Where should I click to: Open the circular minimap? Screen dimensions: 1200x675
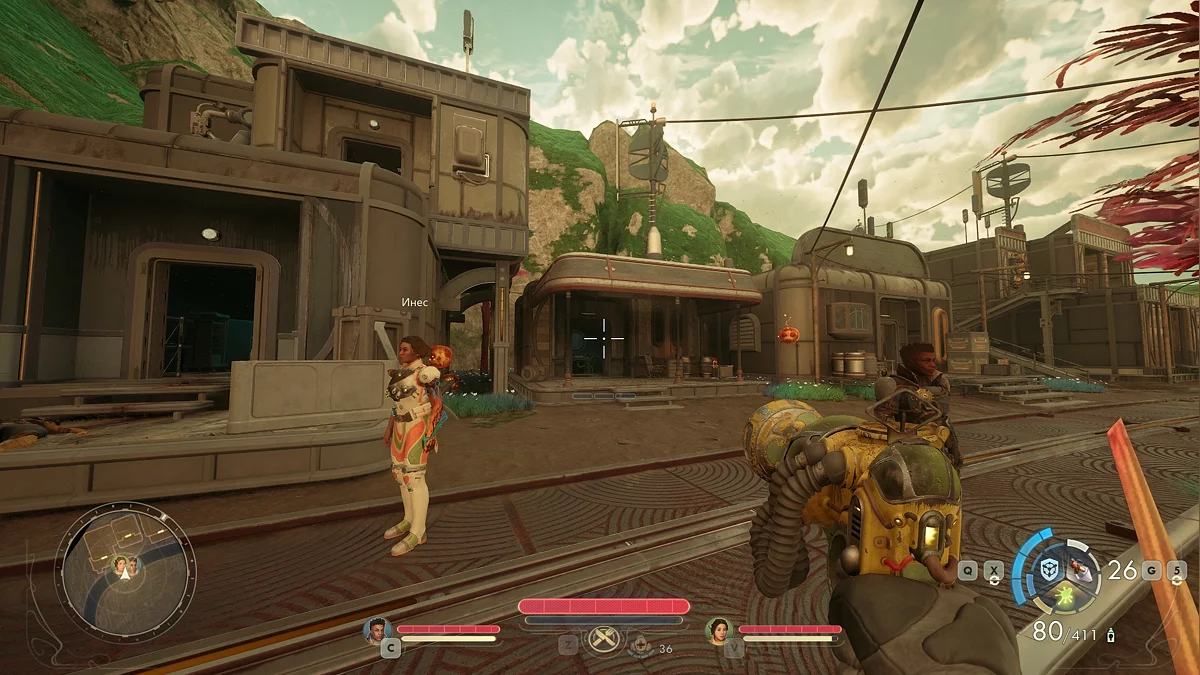click(x=125, y=572)
